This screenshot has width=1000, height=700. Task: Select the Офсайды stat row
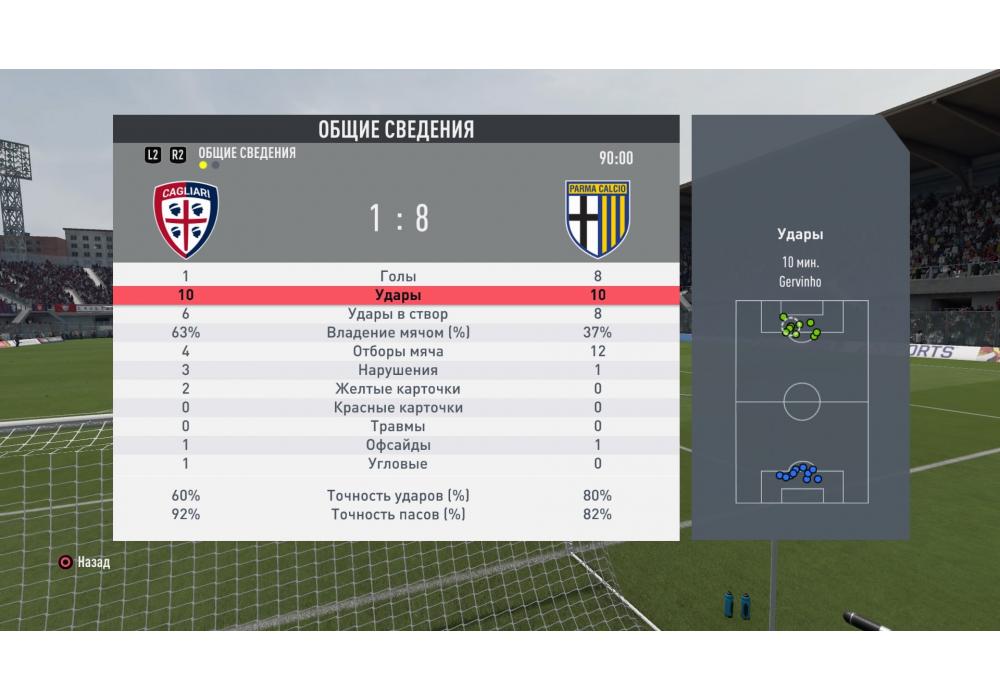(398, 445)
